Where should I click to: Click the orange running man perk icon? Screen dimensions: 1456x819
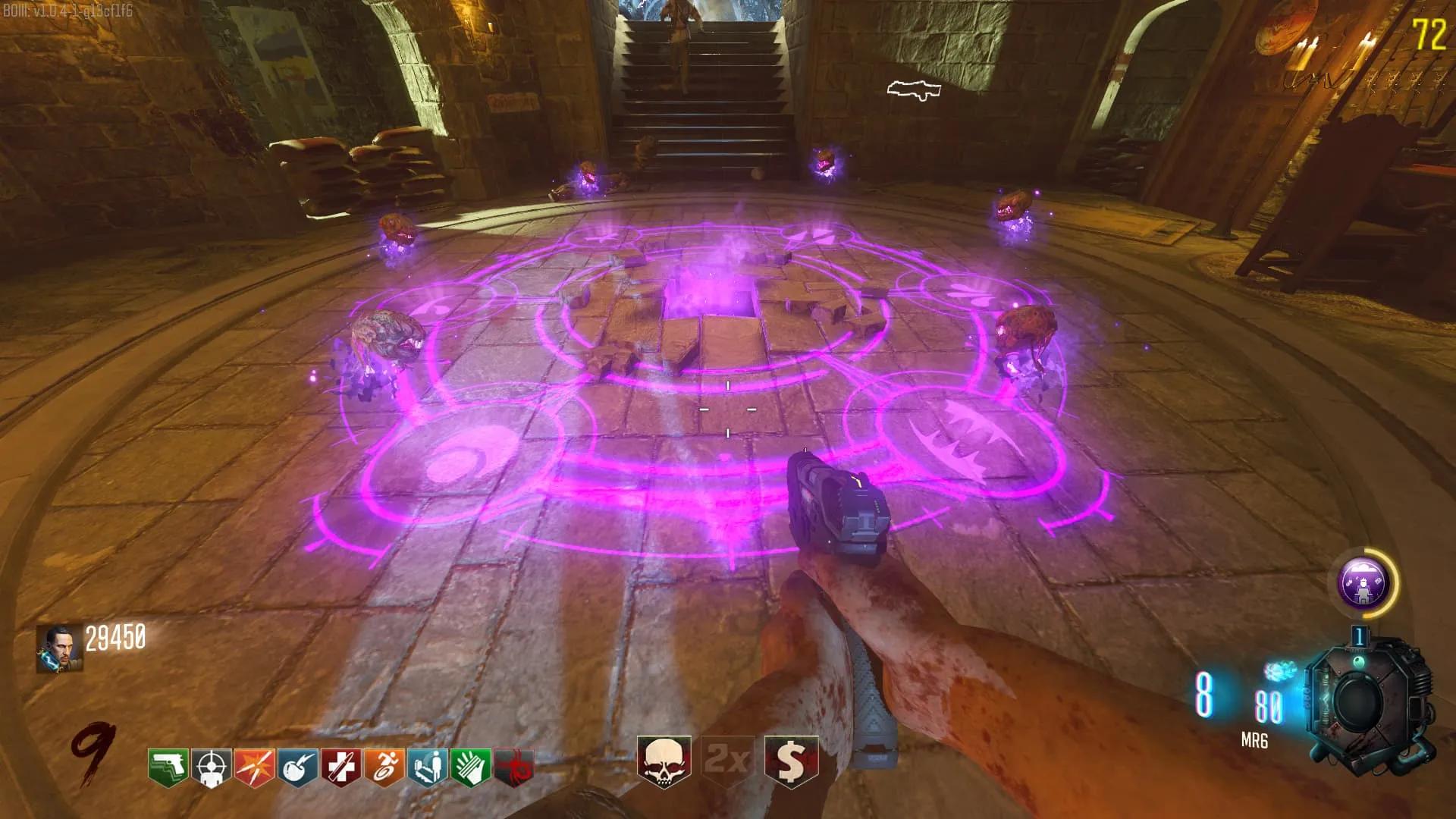click(x=384, y=767)
